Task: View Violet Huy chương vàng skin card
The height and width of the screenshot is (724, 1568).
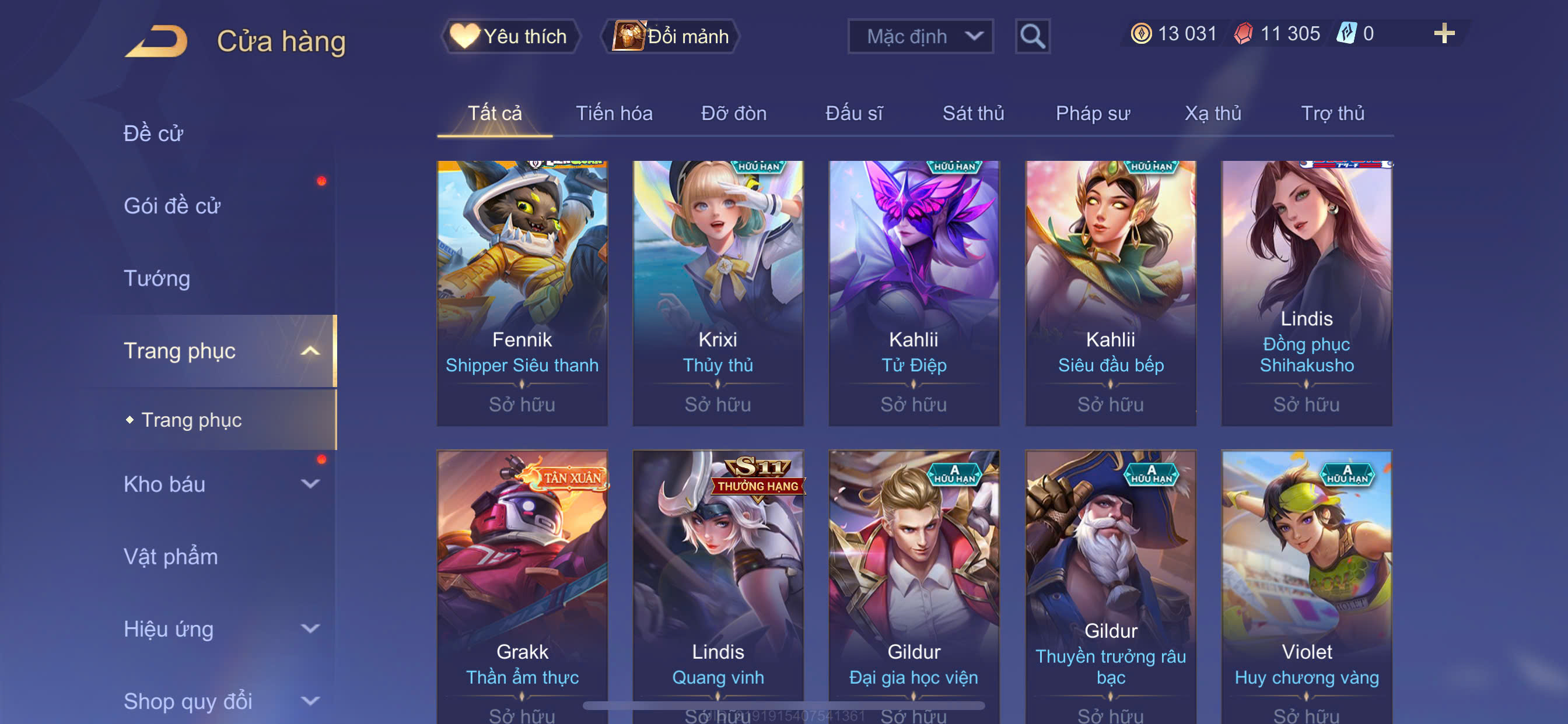Action: (x=1306, y=584)
